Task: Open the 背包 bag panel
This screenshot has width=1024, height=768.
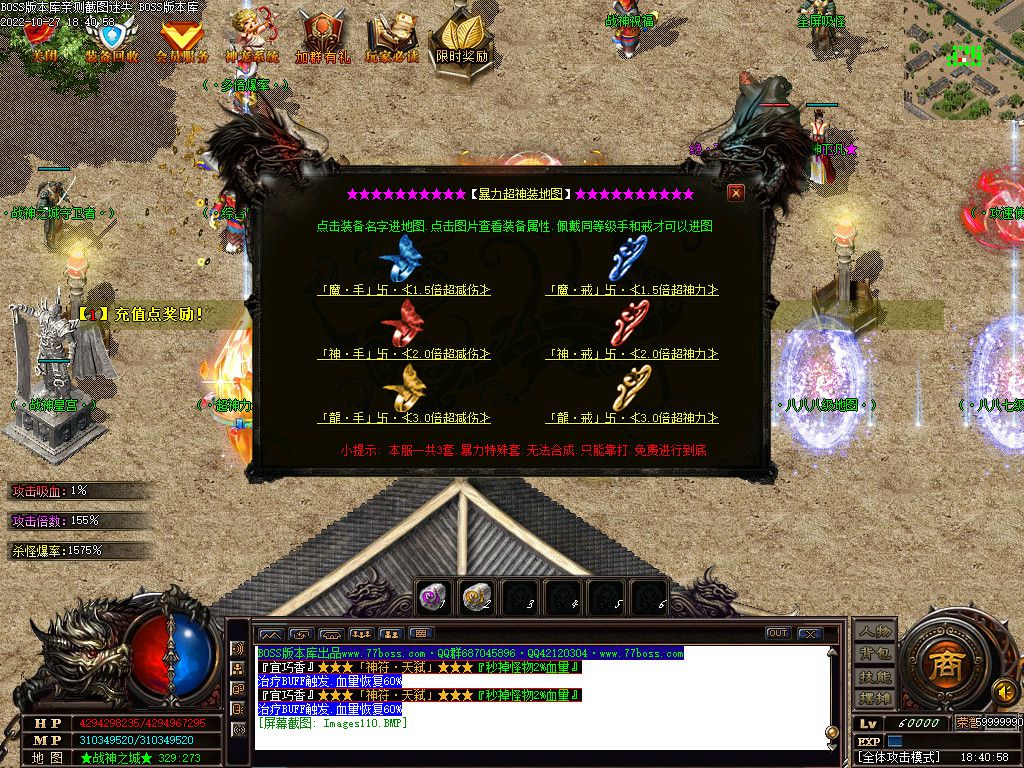Action: click(874, 653)
